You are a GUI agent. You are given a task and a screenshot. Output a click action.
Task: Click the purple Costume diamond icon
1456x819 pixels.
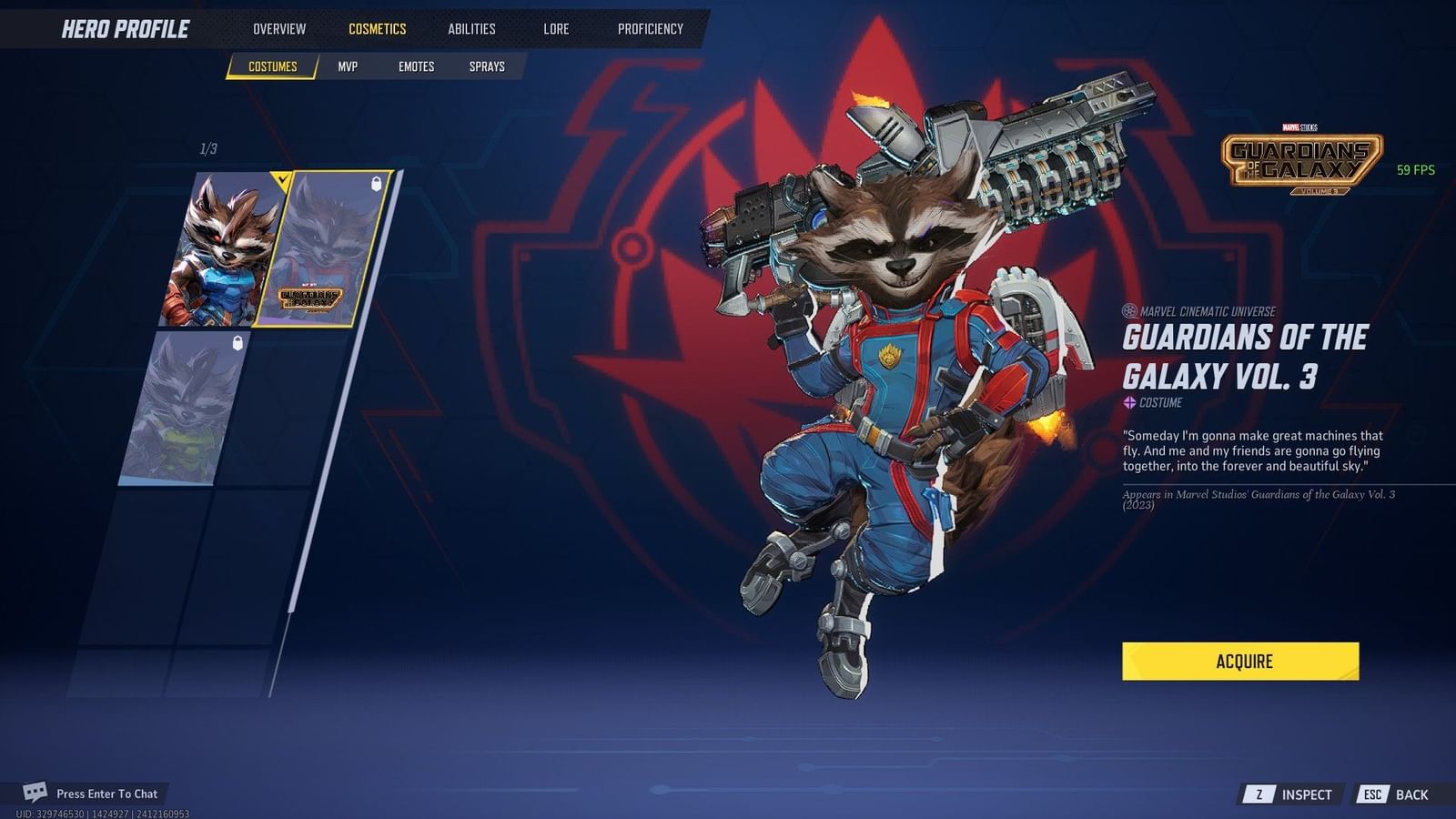coord(1127,400)
